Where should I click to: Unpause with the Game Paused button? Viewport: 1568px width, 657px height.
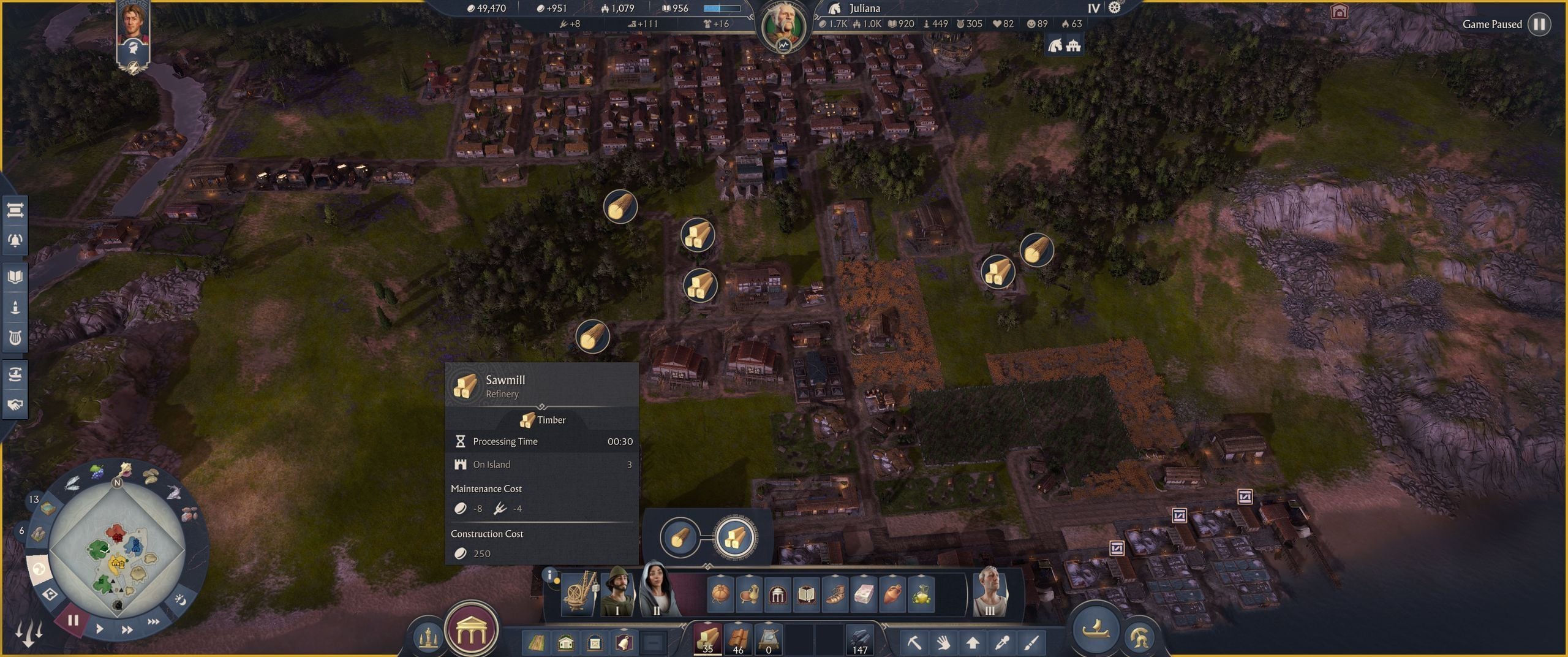pyautogui.click(x=1539, y=24)
